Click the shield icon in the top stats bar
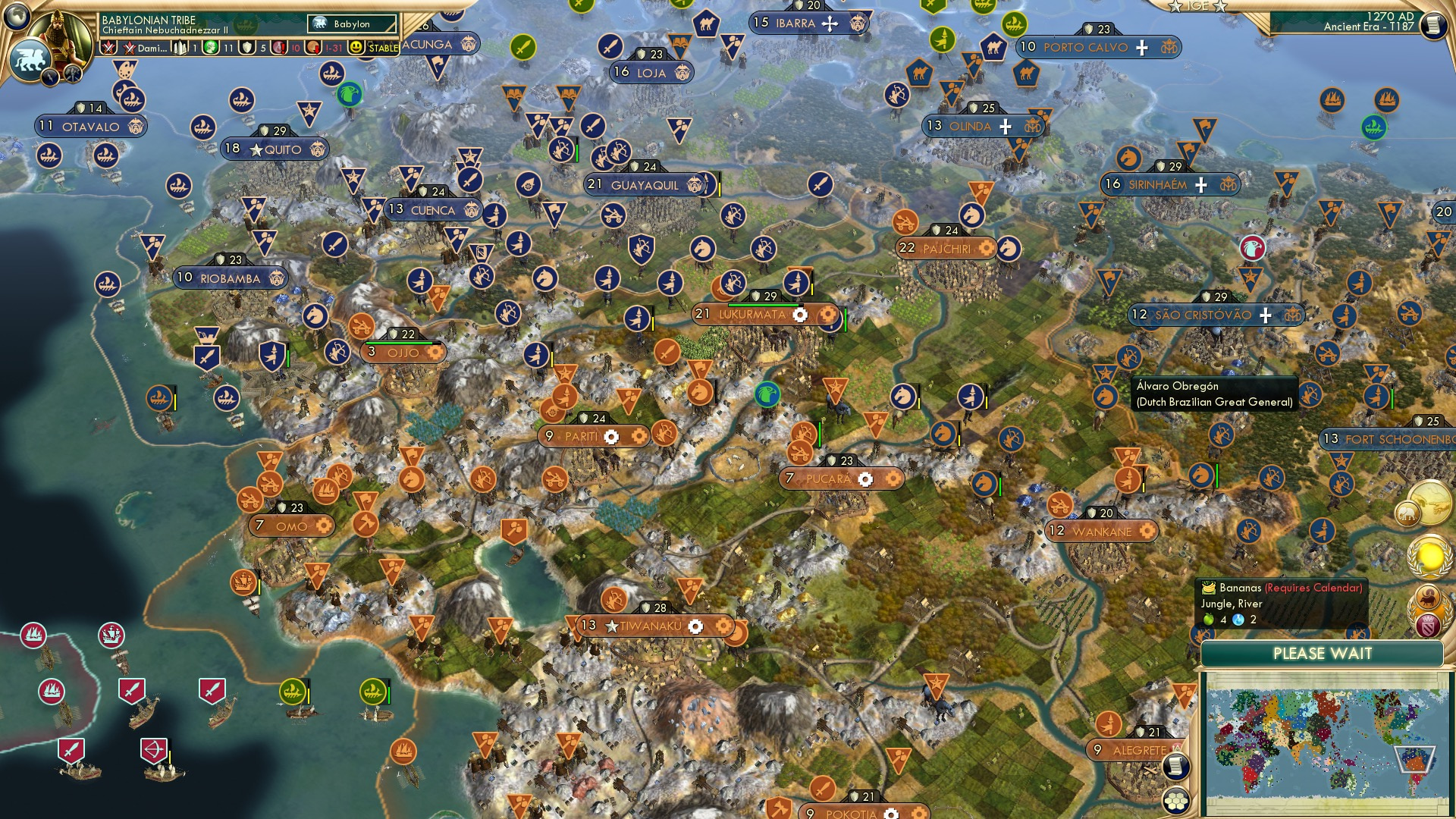1456x819 pixels. pyautogui.click(x=246, y=47)
